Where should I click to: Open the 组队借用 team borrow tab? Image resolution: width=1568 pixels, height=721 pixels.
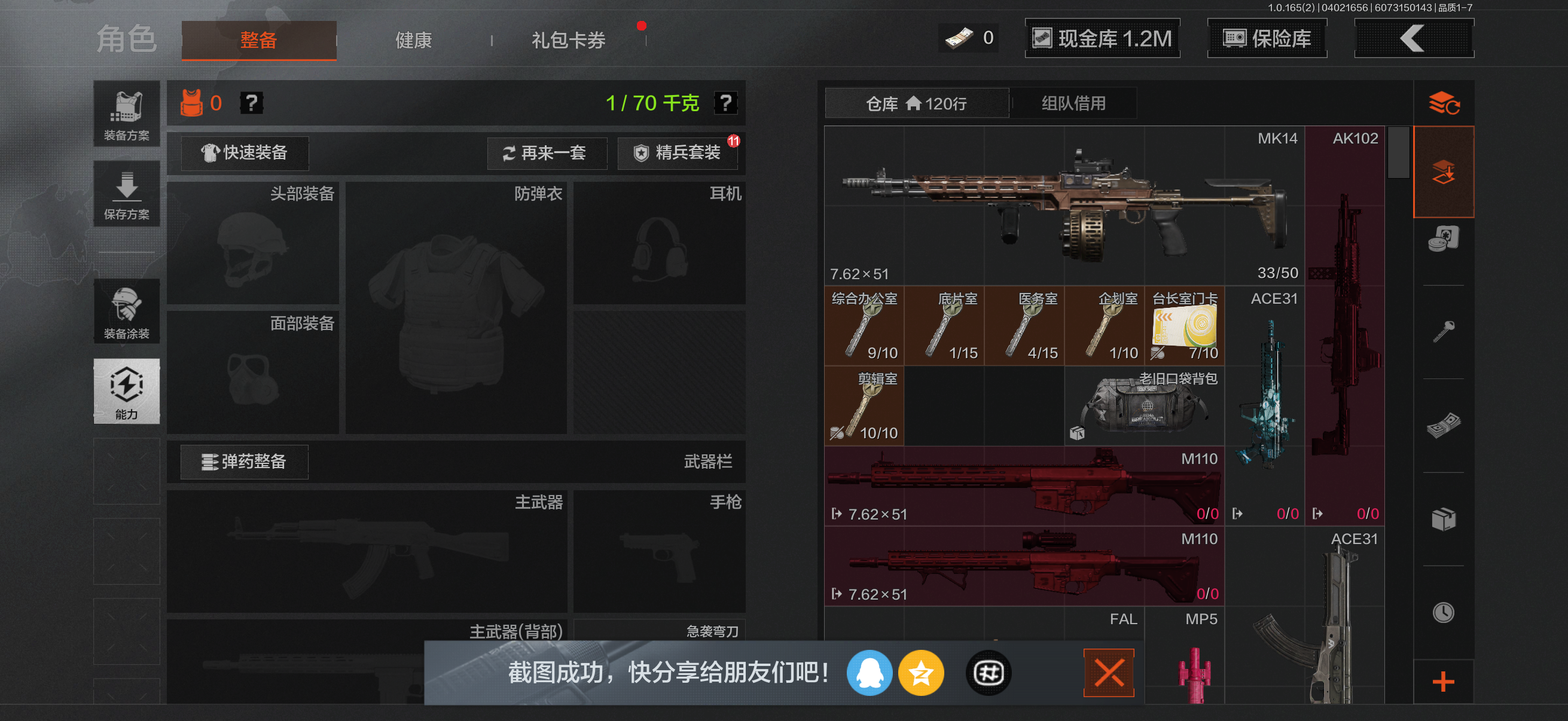(1073, 103)
